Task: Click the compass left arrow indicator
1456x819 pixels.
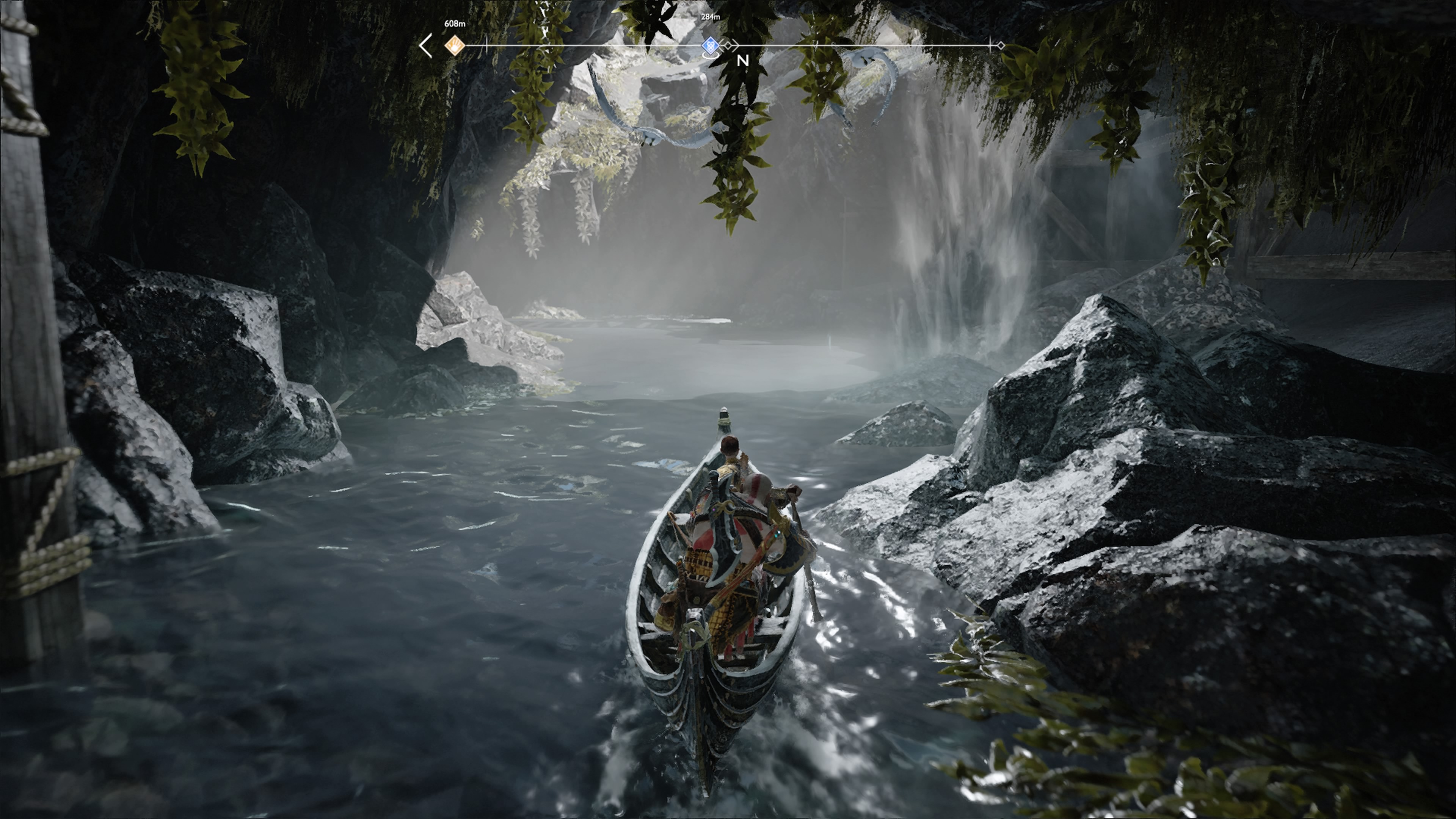Action: 426,45
